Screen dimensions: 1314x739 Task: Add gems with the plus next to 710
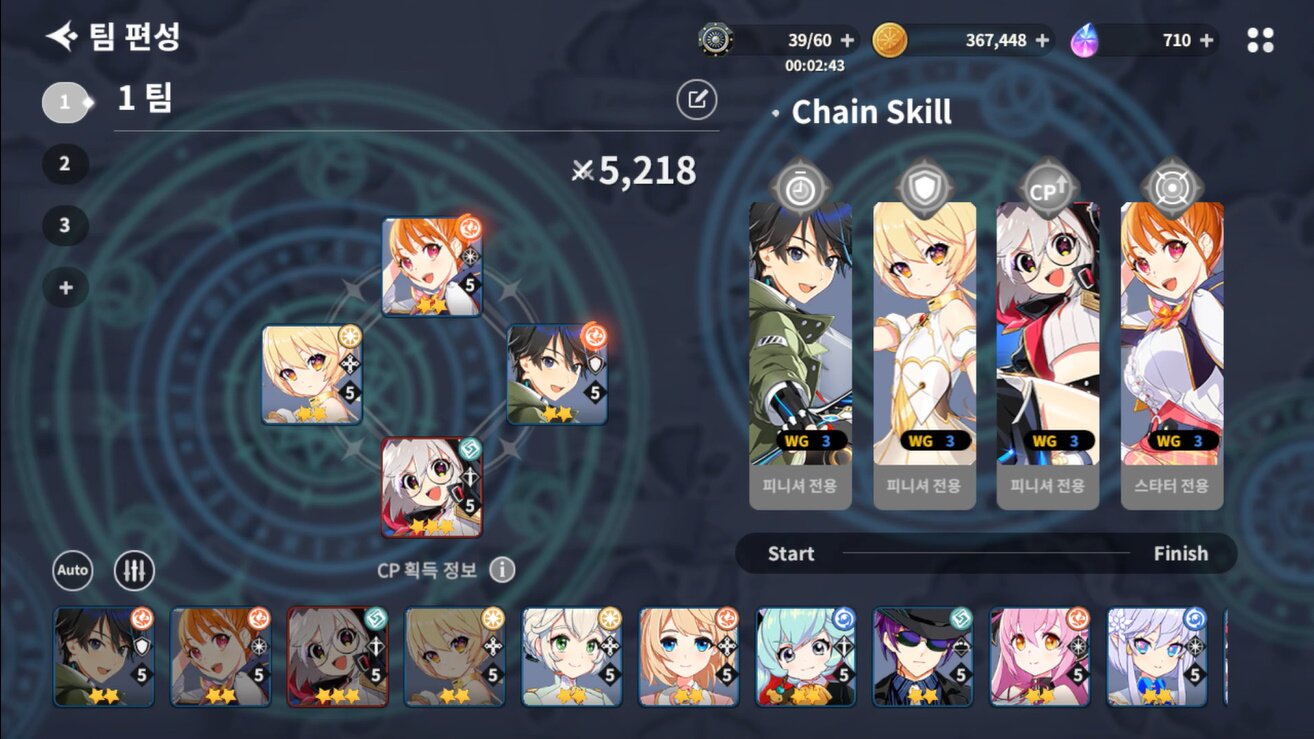click(1206, 40)
